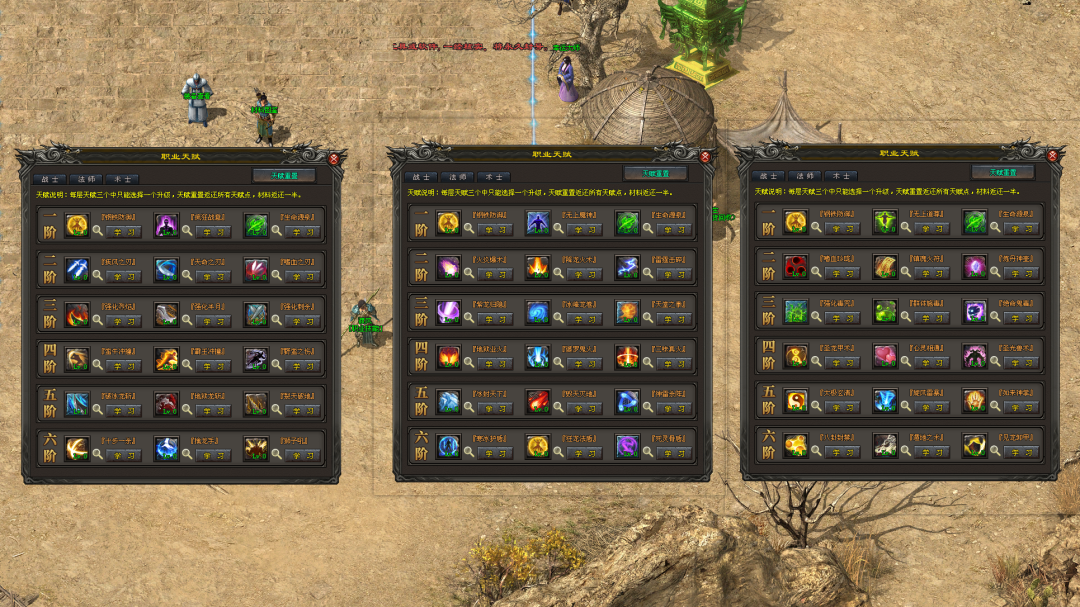Click the 三昧真火 skill icon

click(627, 356)
